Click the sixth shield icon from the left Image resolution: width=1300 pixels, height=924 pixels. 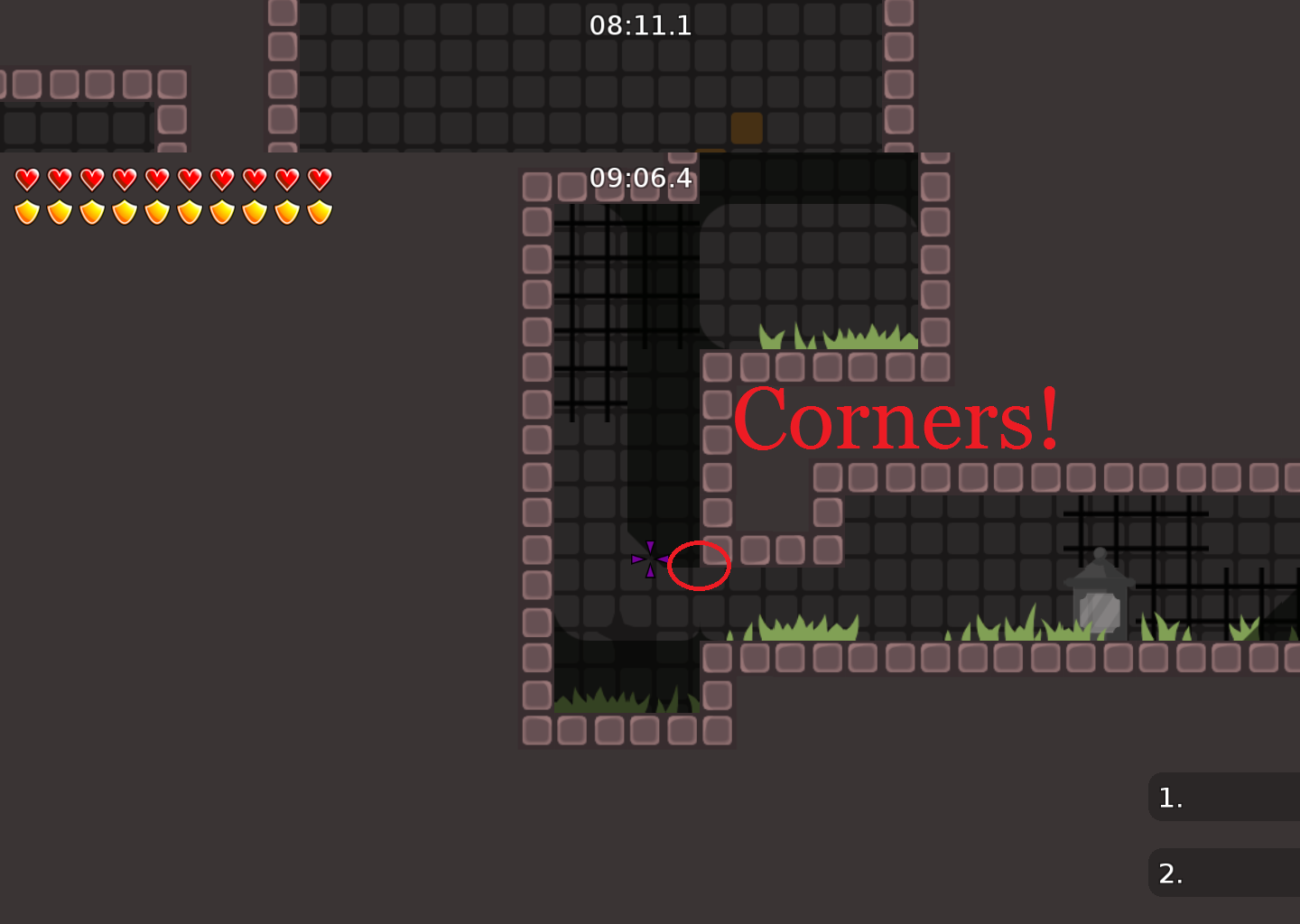tap(189, 211)
